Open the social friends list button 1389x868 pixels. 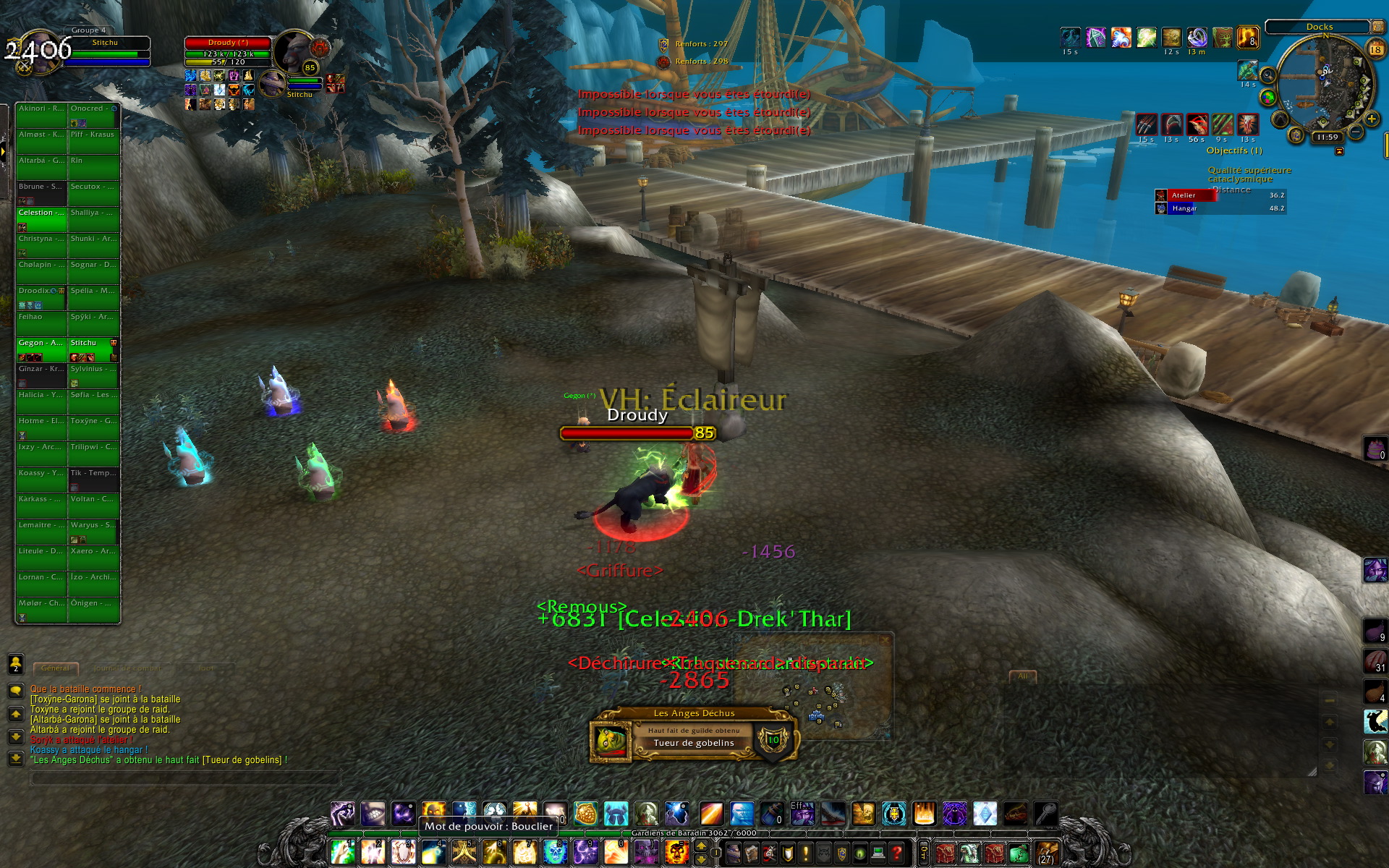pyautogui.click(x=16, y=663)
